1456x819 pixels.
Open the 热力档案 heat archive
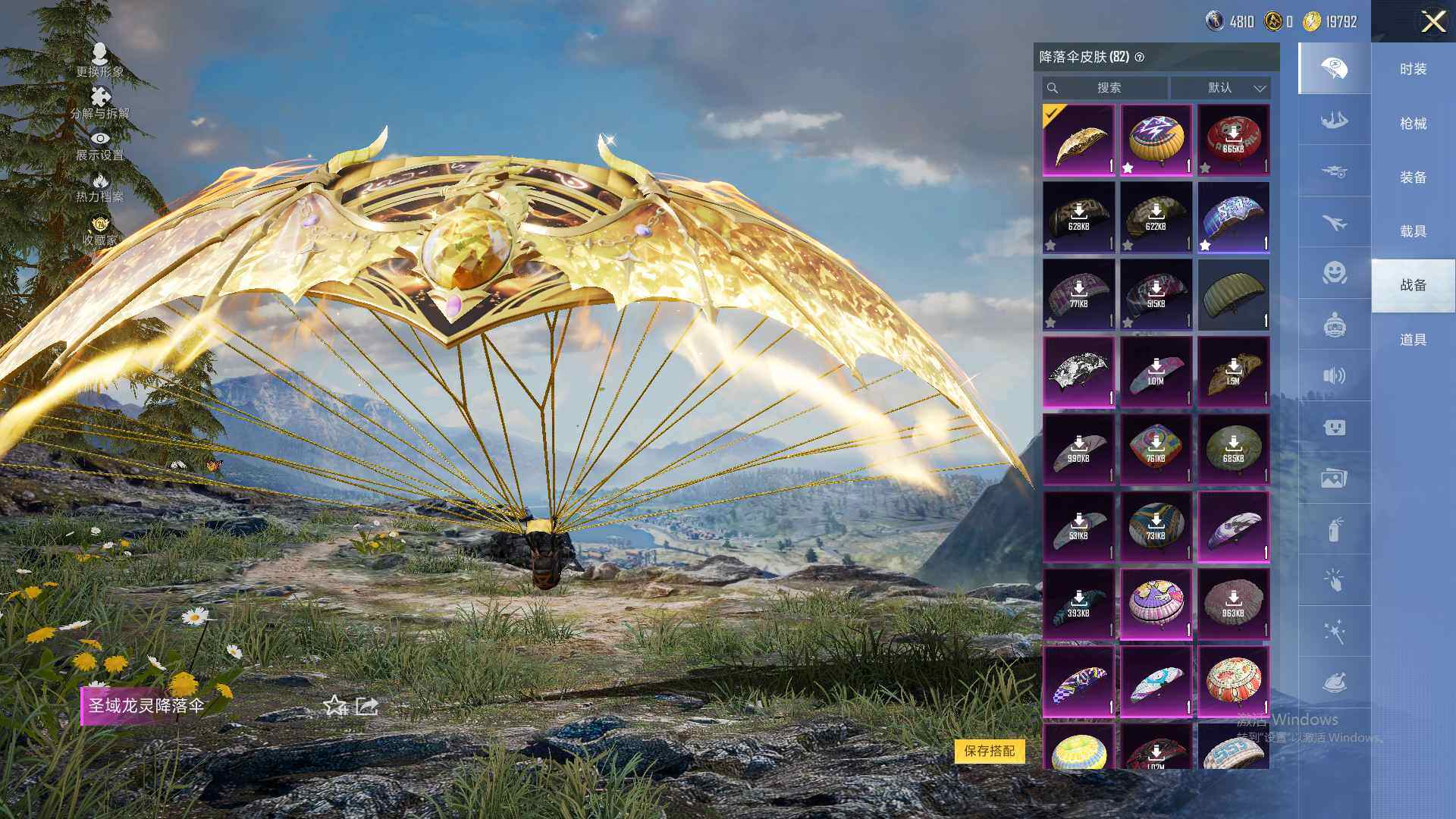pyautogui.click(x=99, y=187)
